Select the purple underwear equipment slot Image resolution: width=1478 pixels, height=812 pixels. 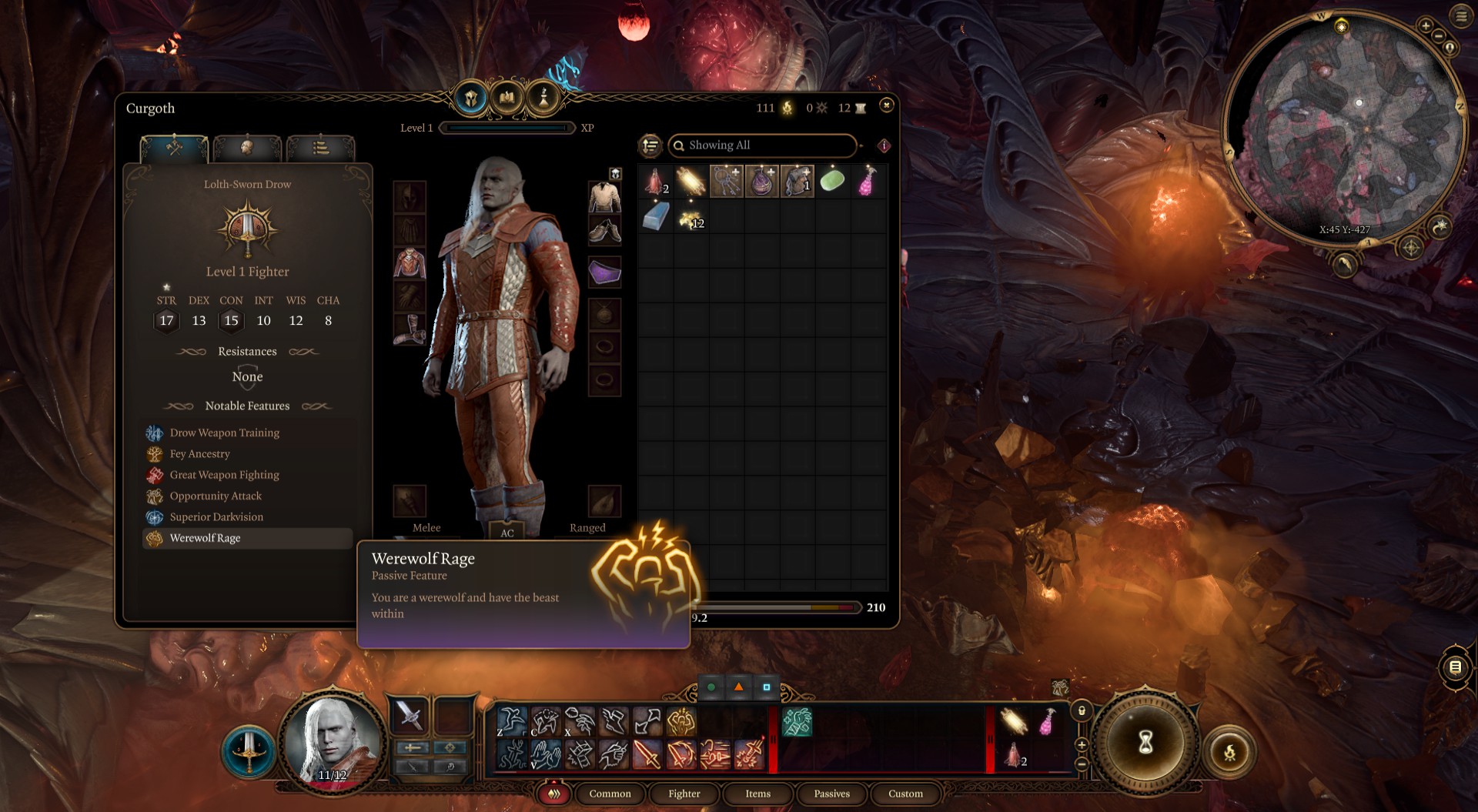605,272
